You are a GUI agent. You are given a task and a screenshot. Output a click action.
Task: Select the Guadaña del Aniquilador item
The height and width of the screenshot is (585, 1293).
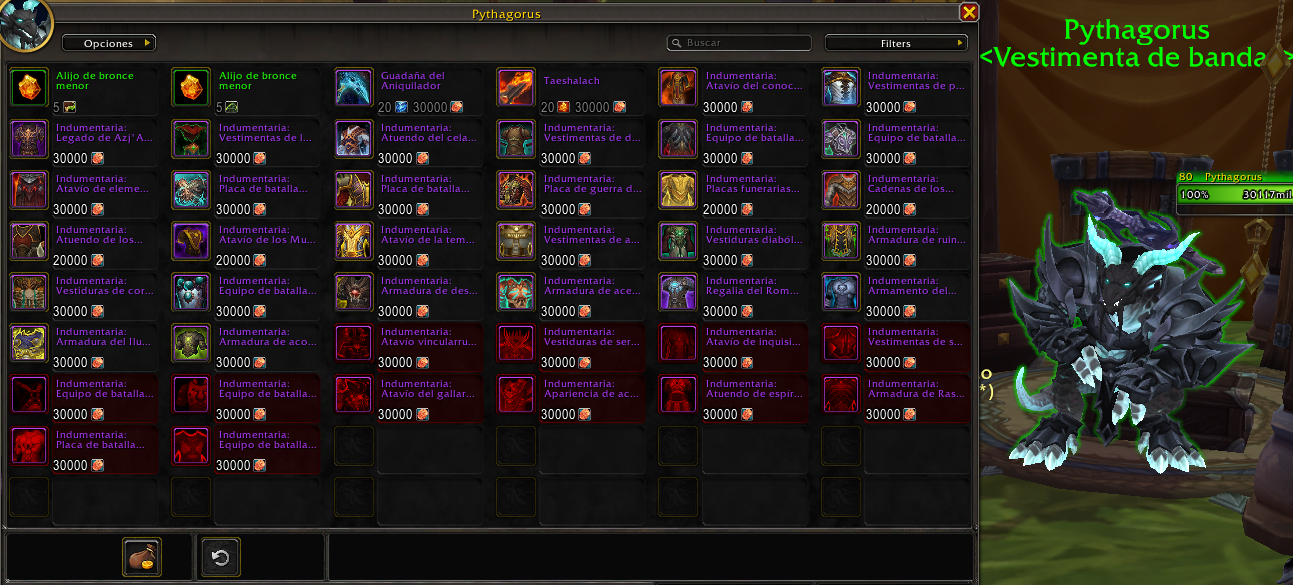[x=354, y=89]
